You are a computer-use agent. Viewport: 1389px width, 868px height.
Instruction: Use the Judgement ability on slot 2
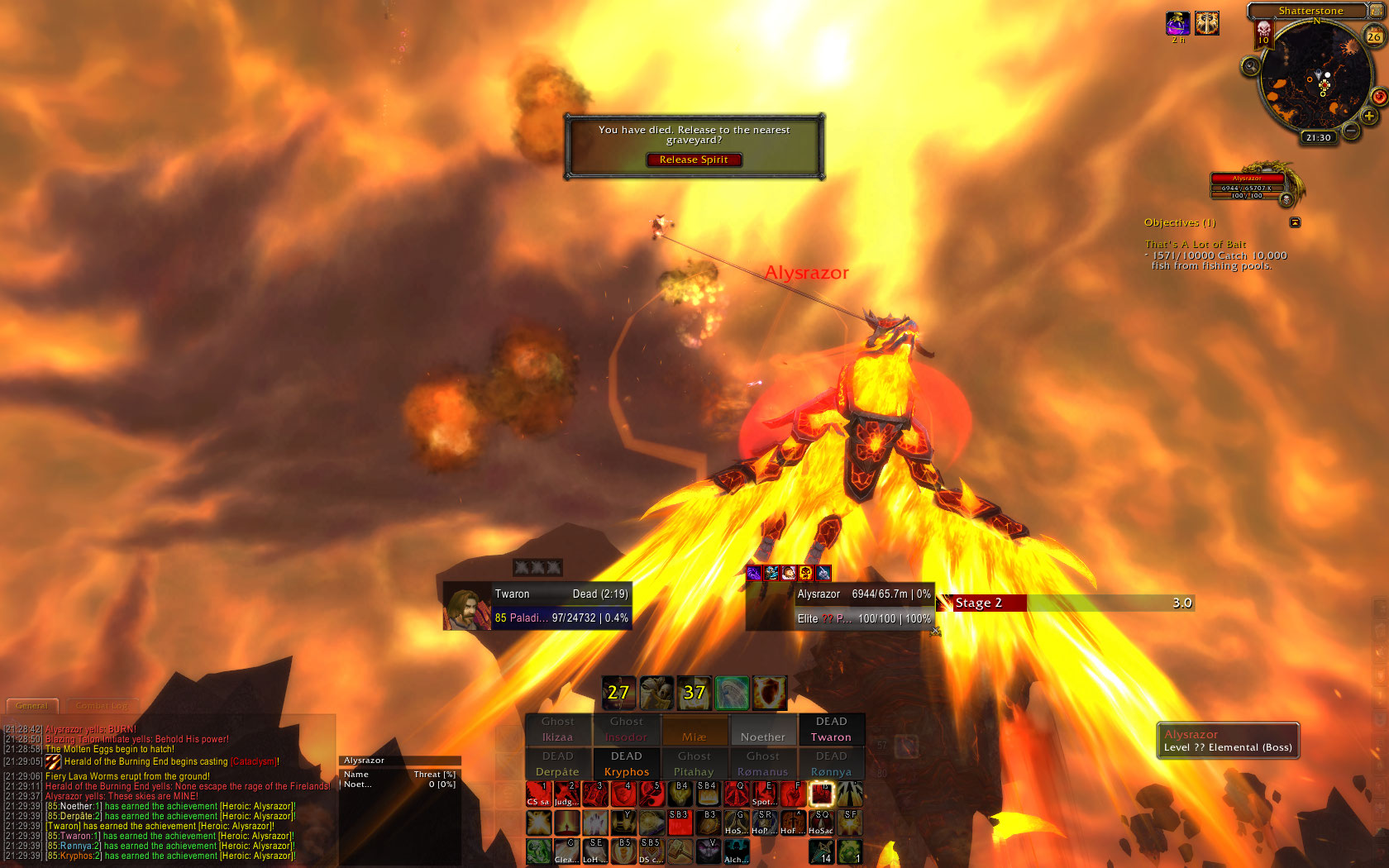(x=566, y=794)
